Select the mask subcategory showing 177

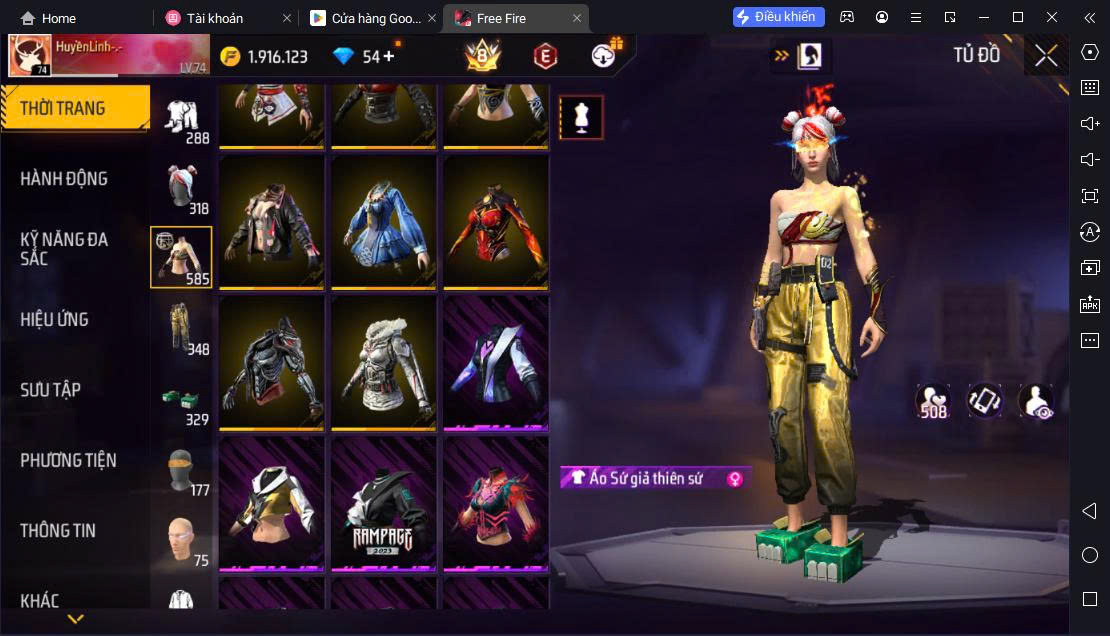tap(181, 469)
